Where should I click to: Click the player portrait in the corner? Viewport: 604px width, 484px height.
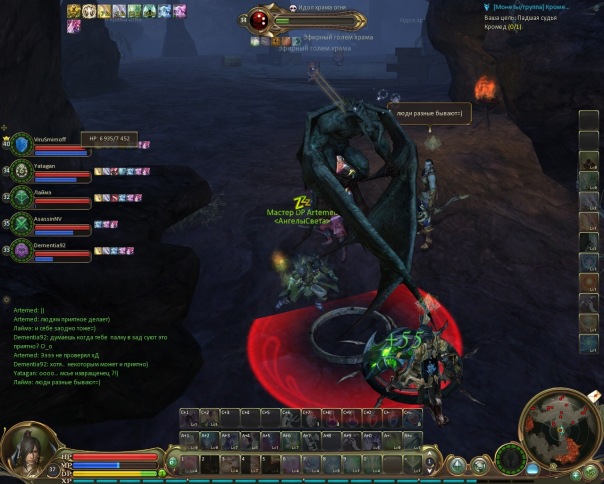coord(27,448)
